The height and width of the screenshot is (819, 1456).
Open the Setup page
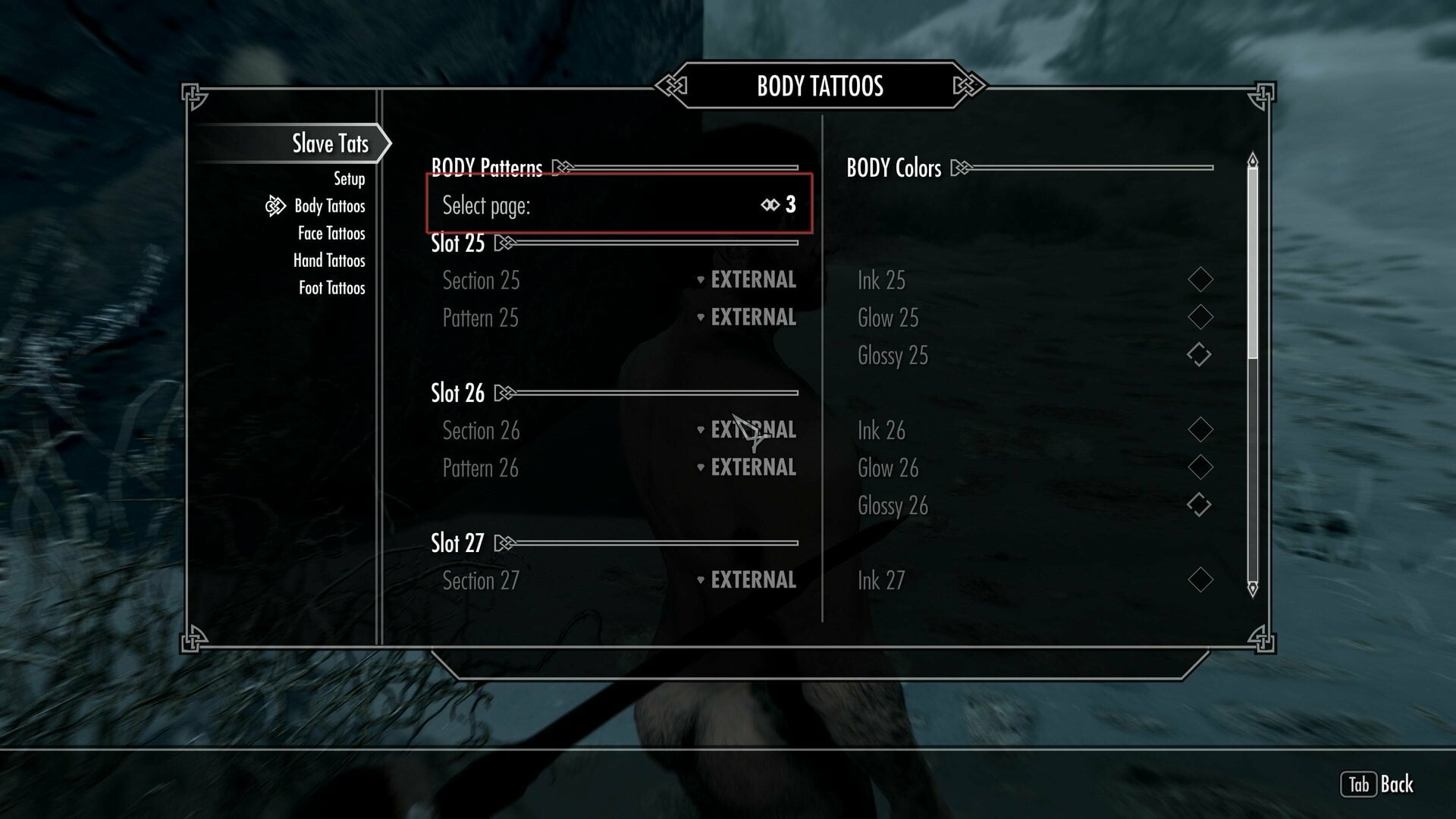click(x=349, y=179)
